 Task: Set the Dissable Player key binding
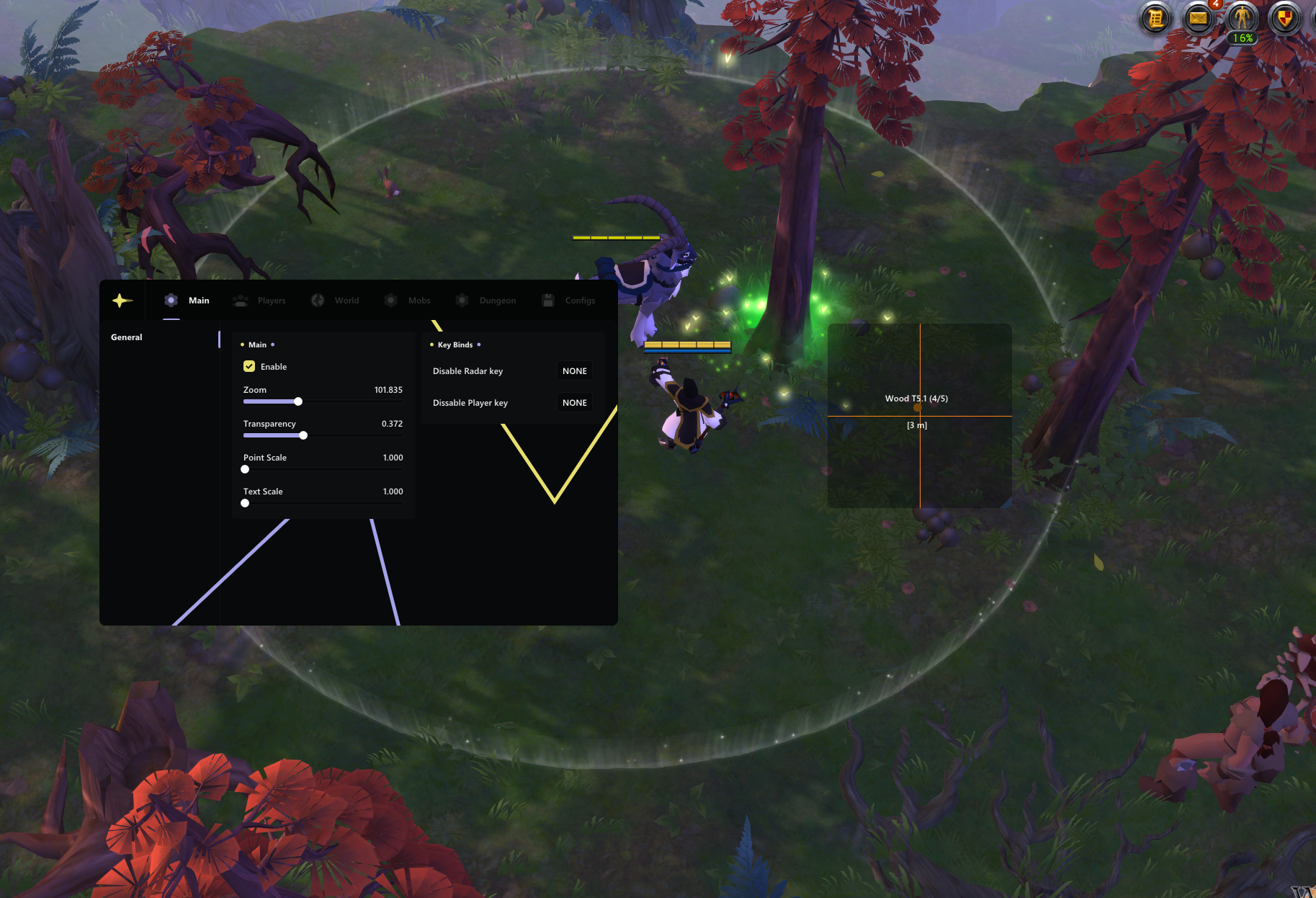574,403
